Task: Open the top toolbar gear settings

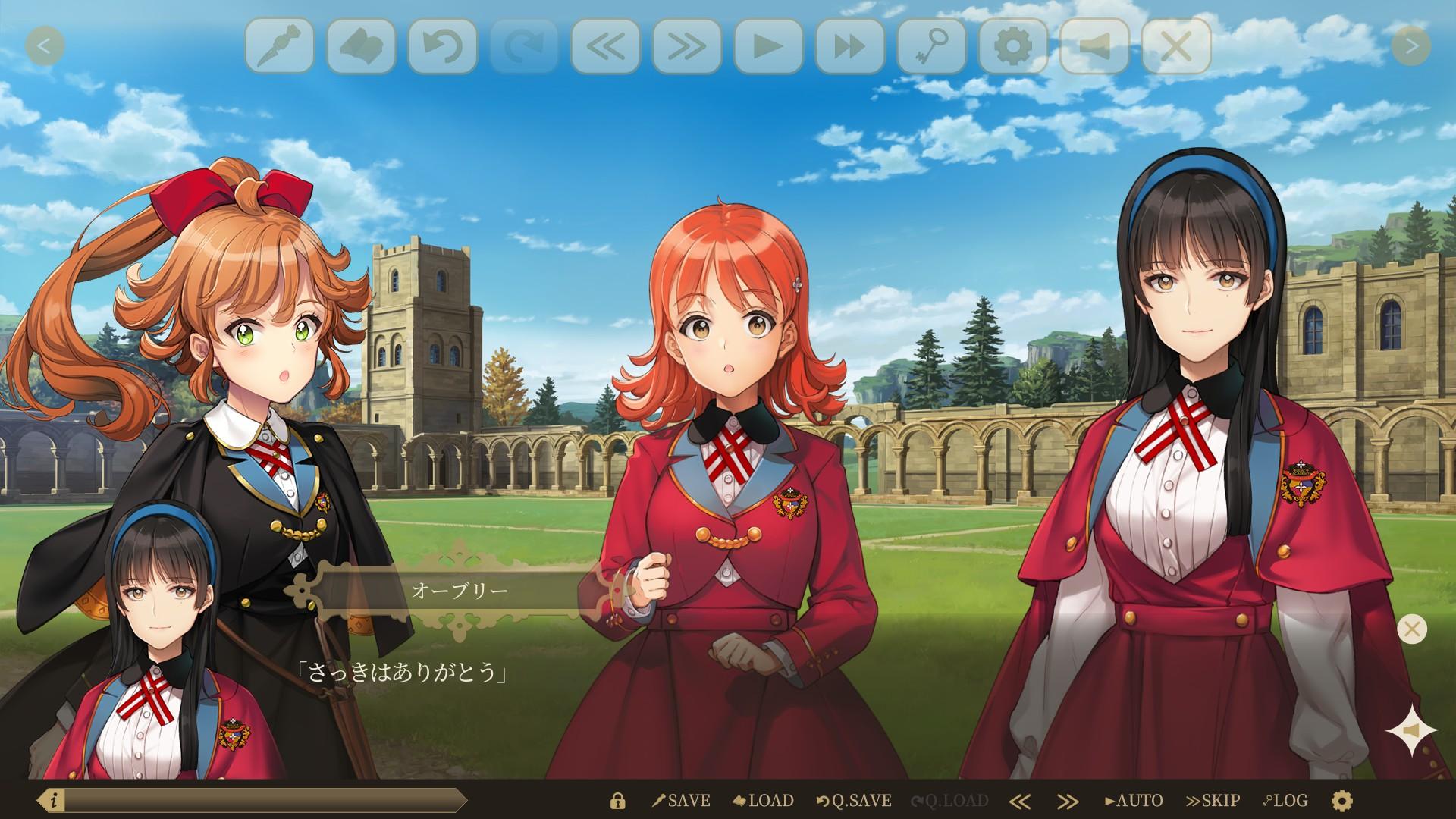Action: pyautogui.click(x=1013, y=46)
